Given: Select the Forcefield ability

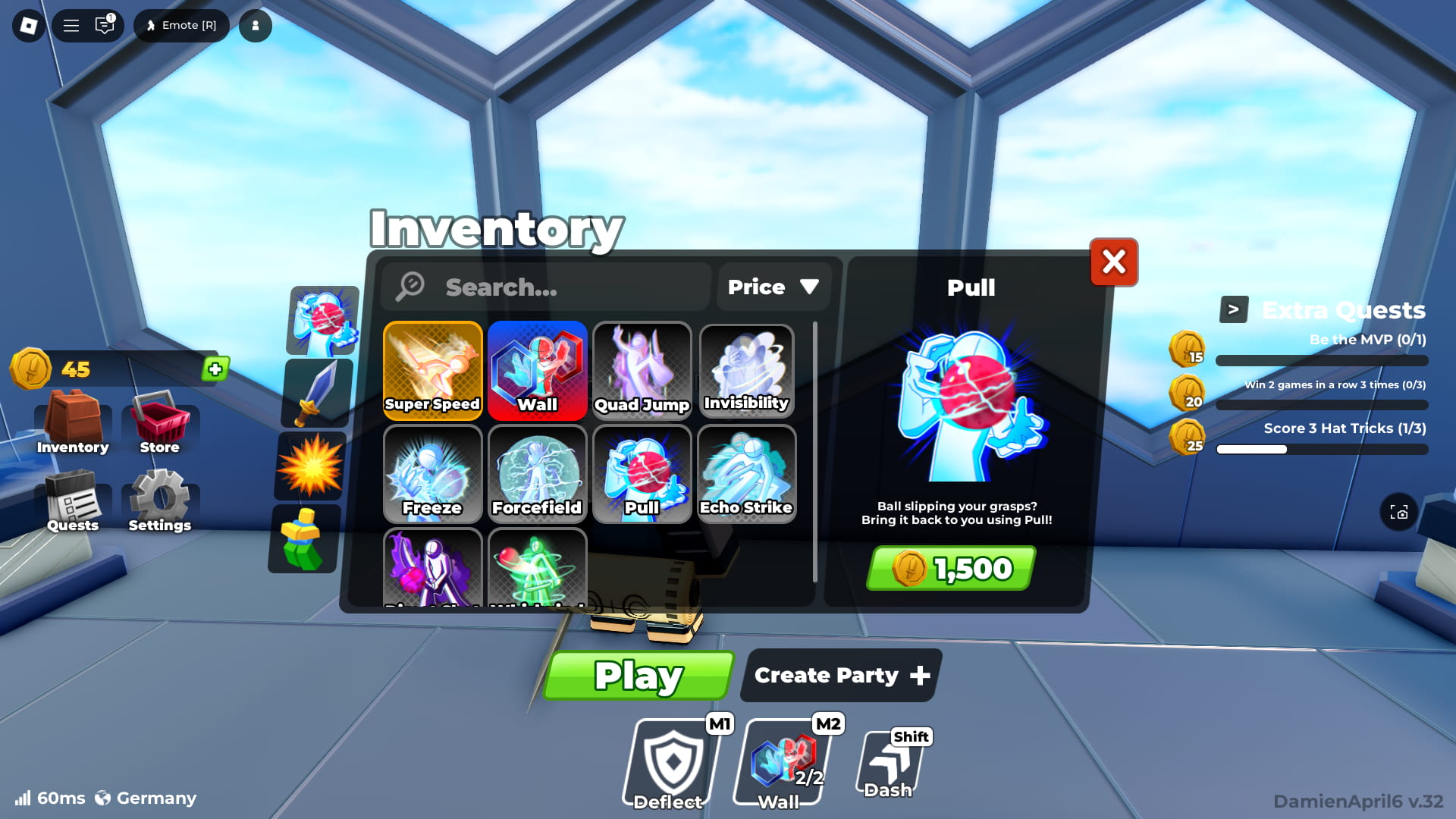Looking at the screenshot, I should (537, 474).
